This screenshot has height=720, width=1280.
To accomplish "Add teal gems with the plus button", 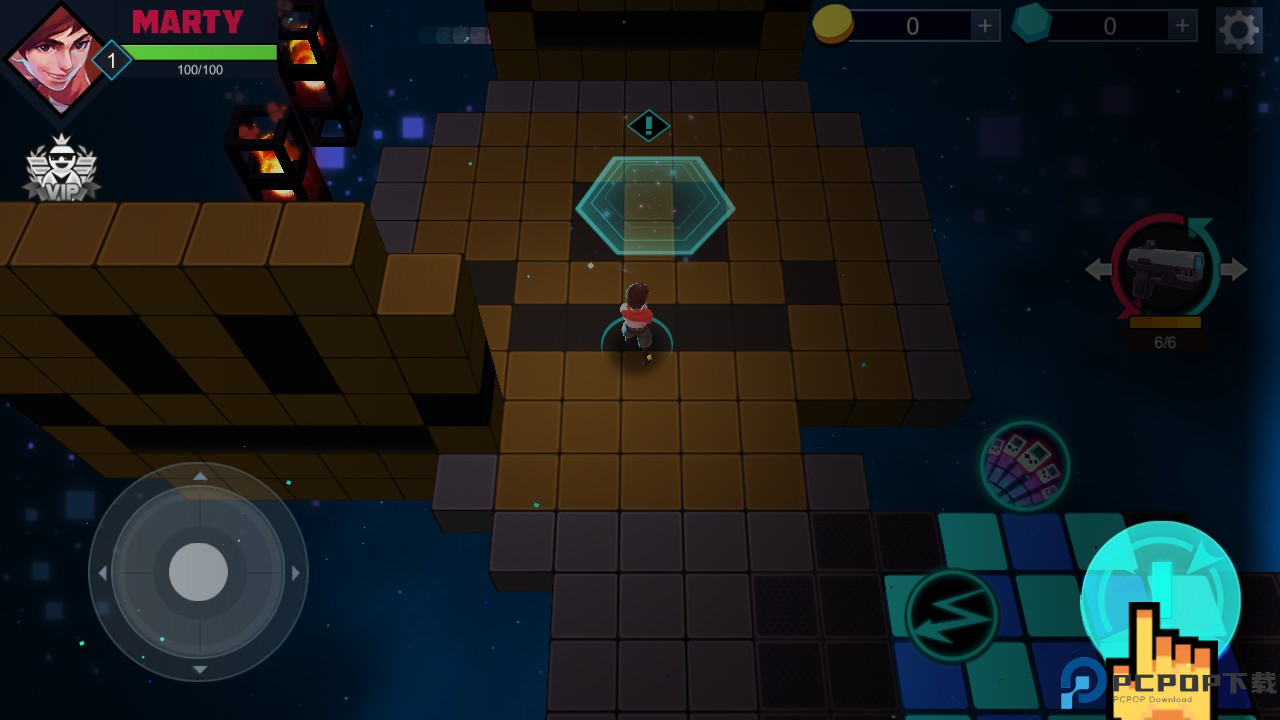I will 1182,26.
